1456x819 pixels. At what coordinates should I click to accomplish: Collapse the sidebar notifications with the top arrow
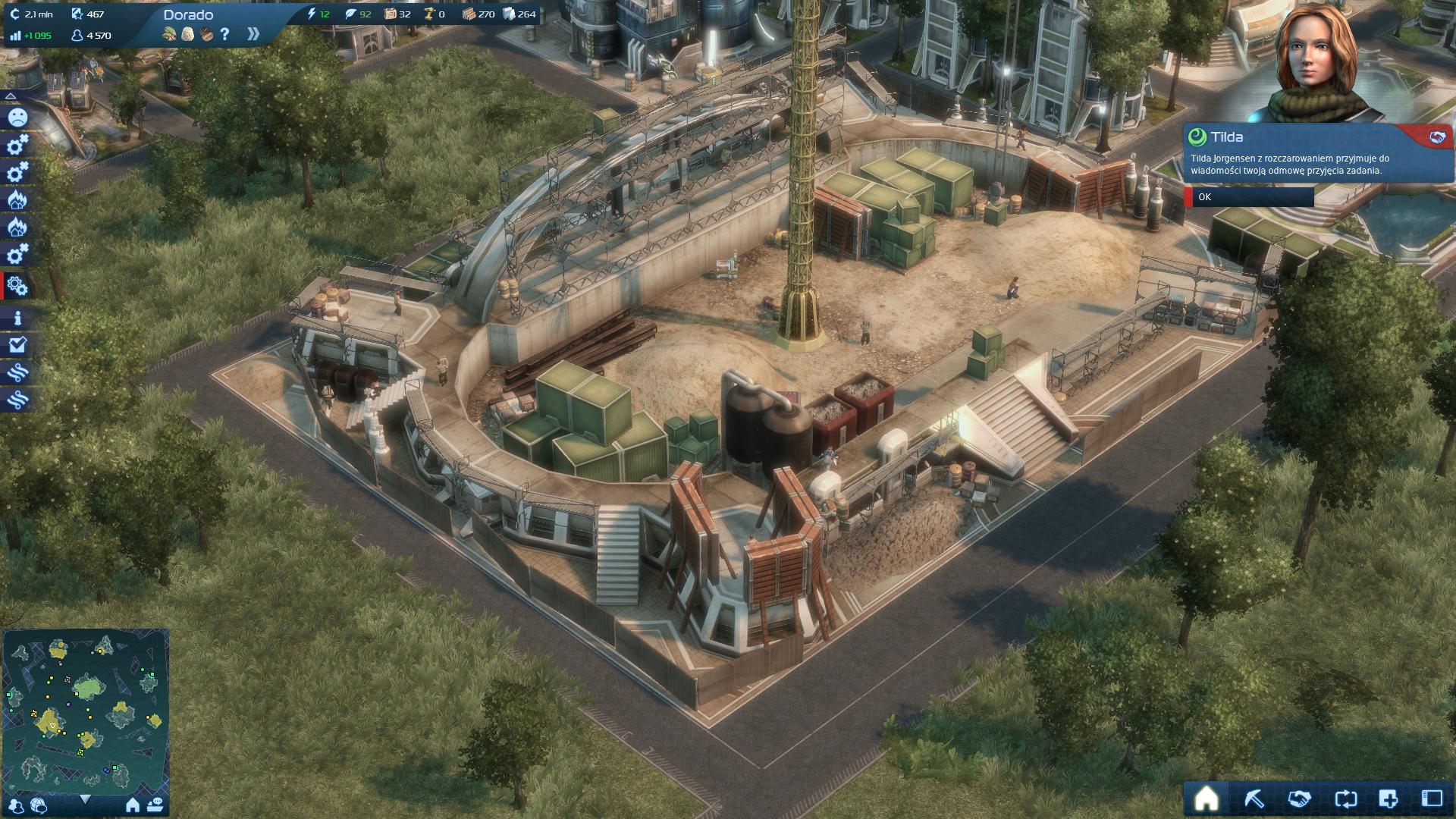tap(11, 96)
